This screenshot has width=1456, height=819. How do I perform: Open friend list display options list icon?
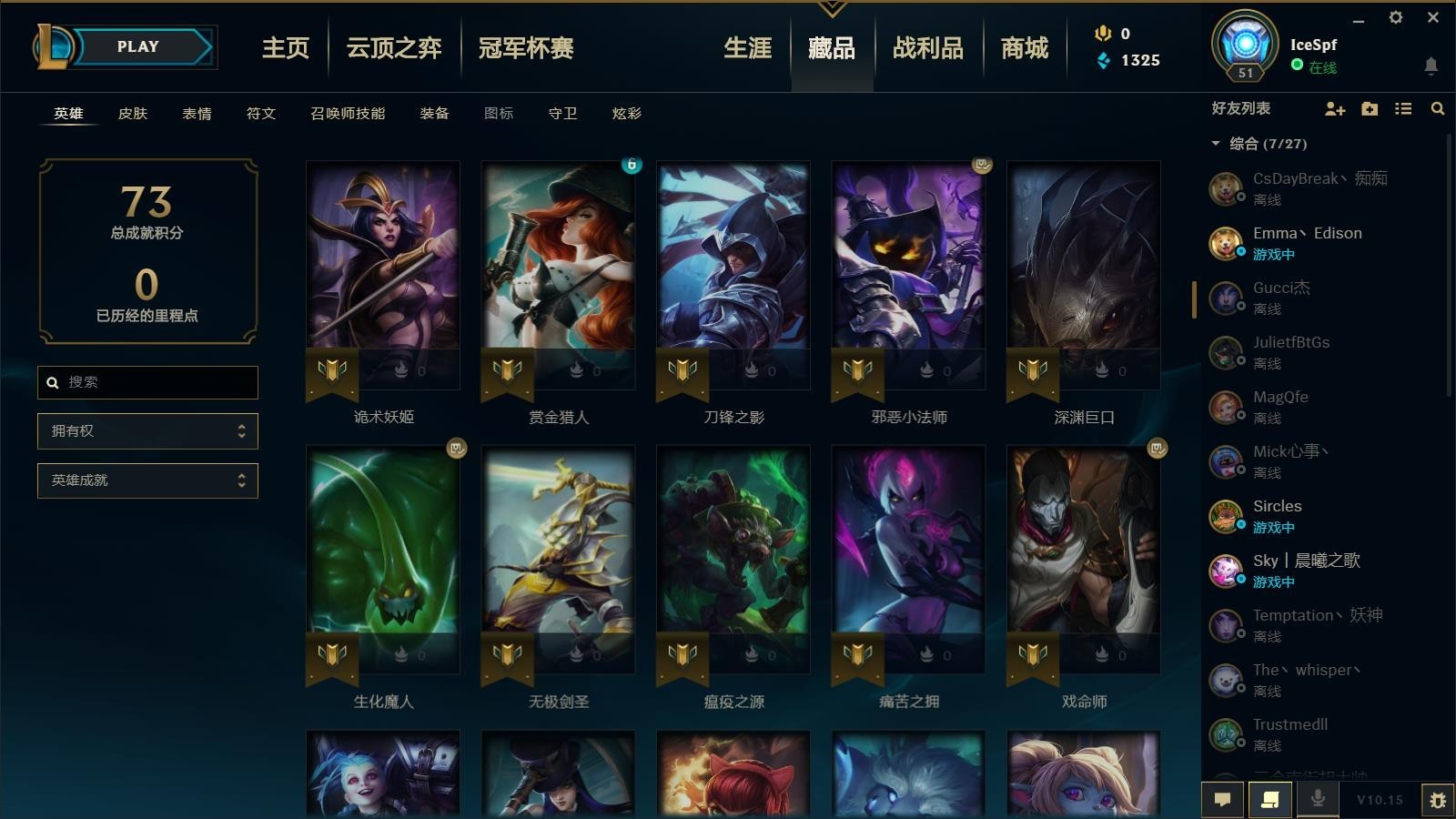[x=1402, y=108]
